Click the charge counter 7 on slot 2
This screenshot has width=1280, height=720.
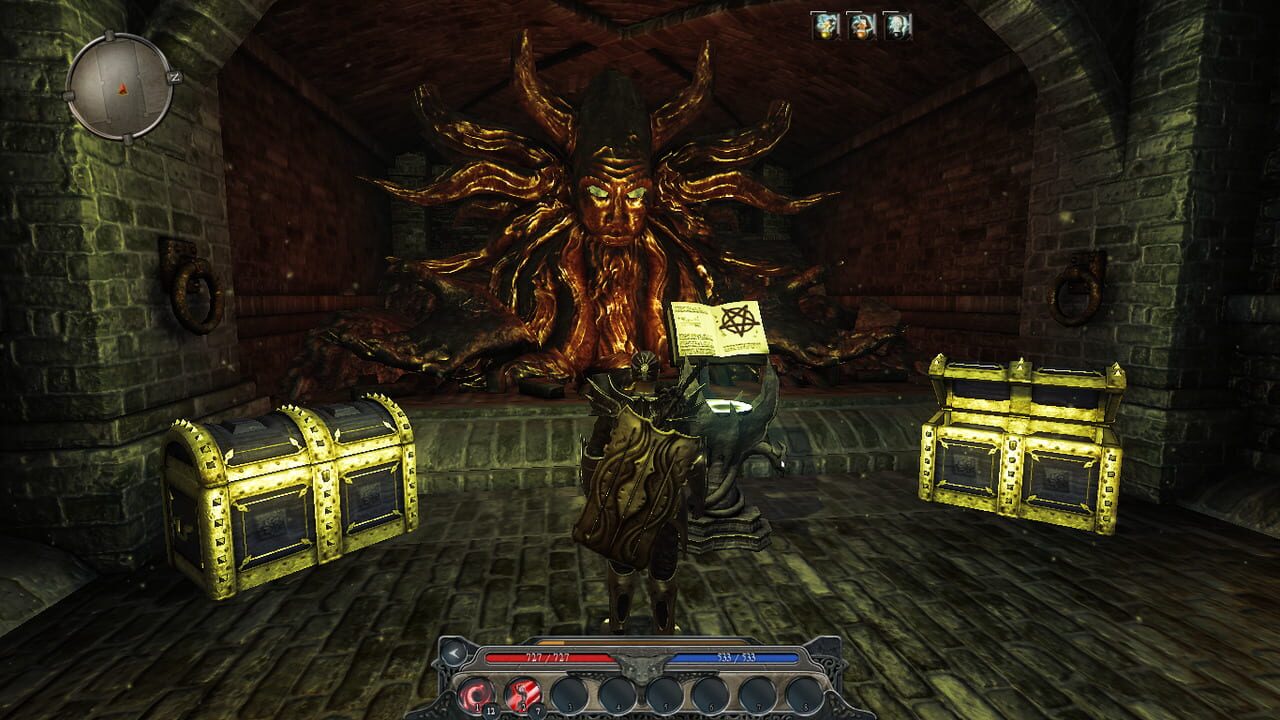point(538,710)
